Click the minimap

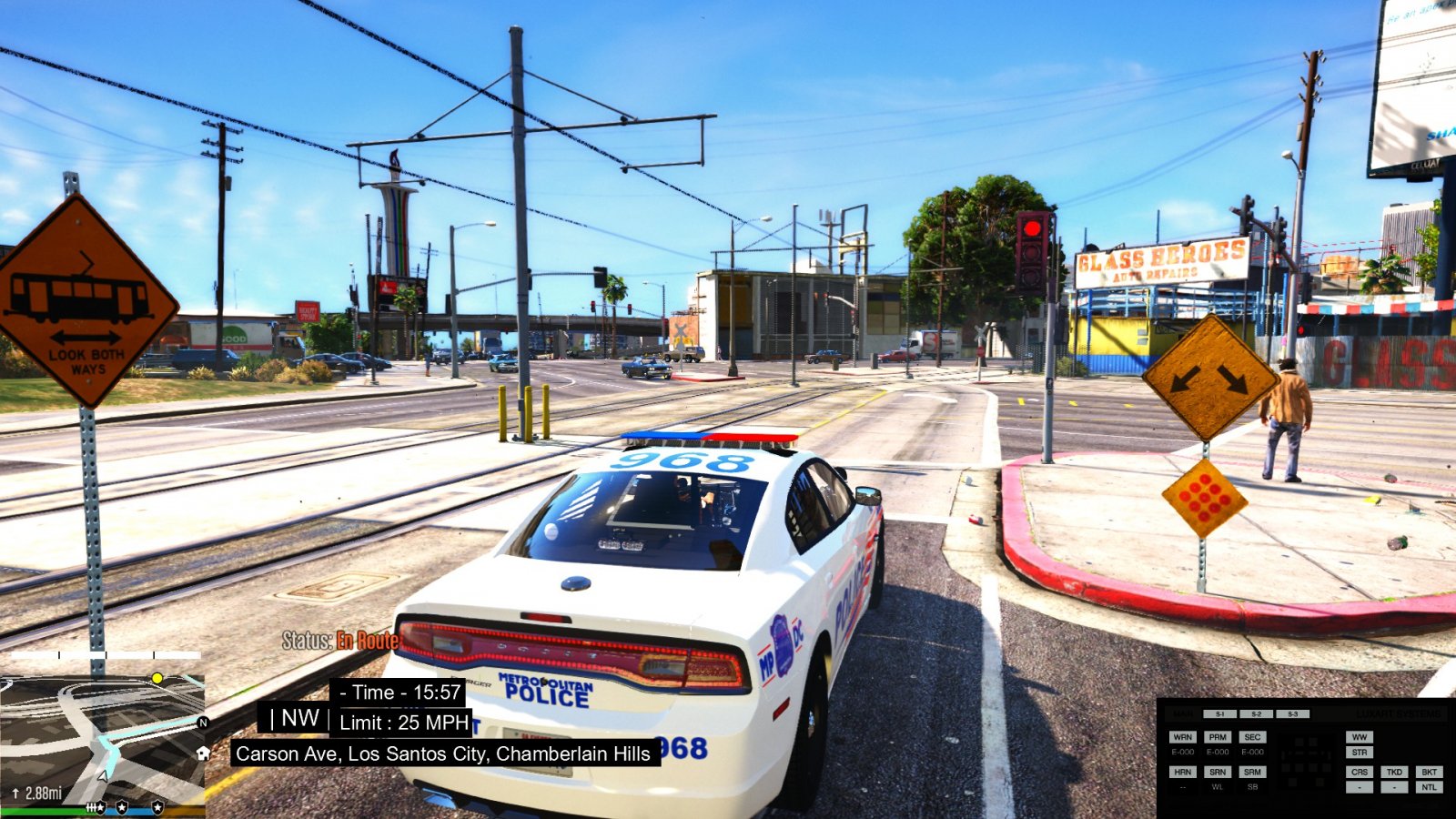pyautogui.click(x=102, y=737)
